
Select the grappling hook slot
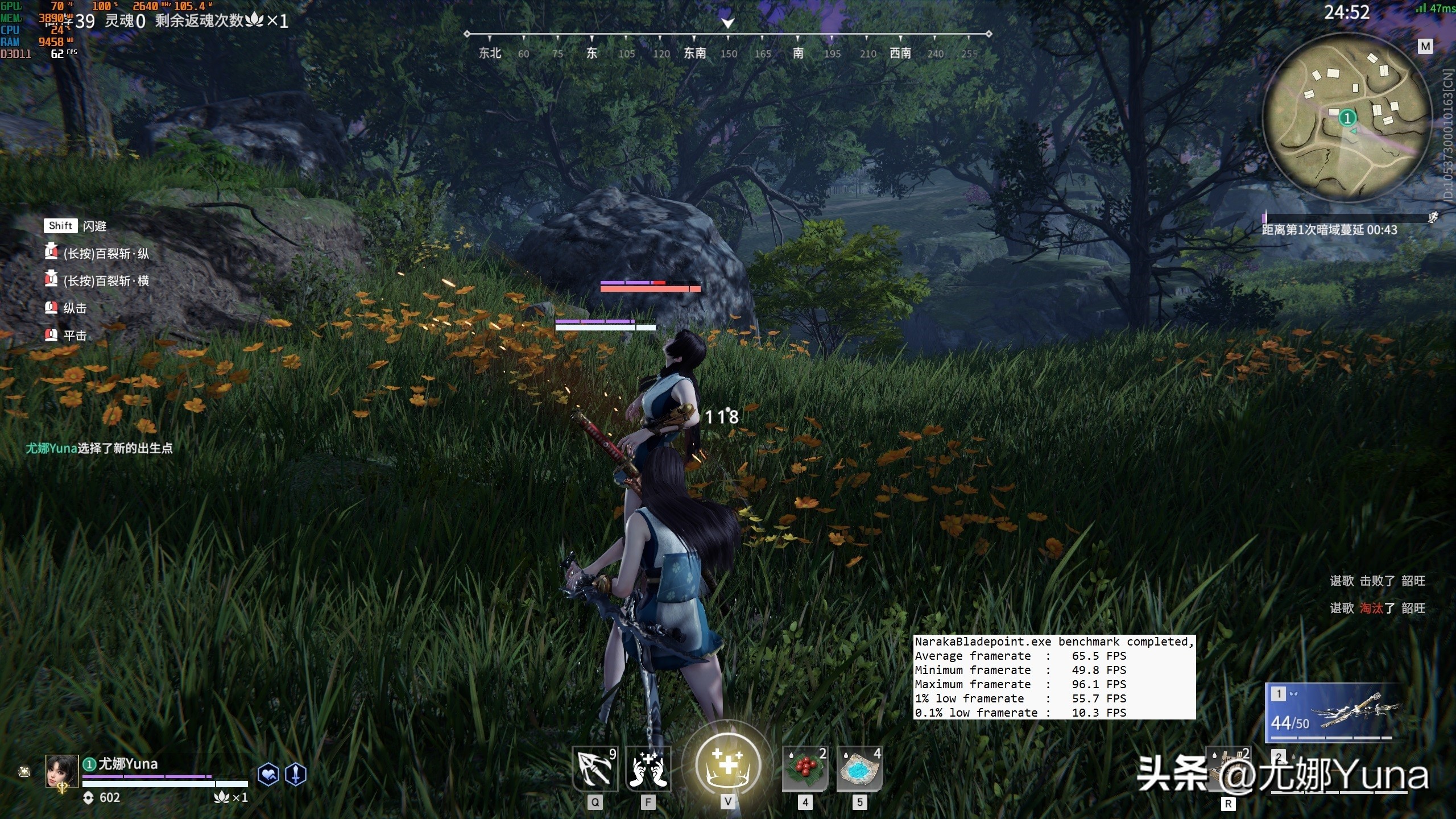595,768
